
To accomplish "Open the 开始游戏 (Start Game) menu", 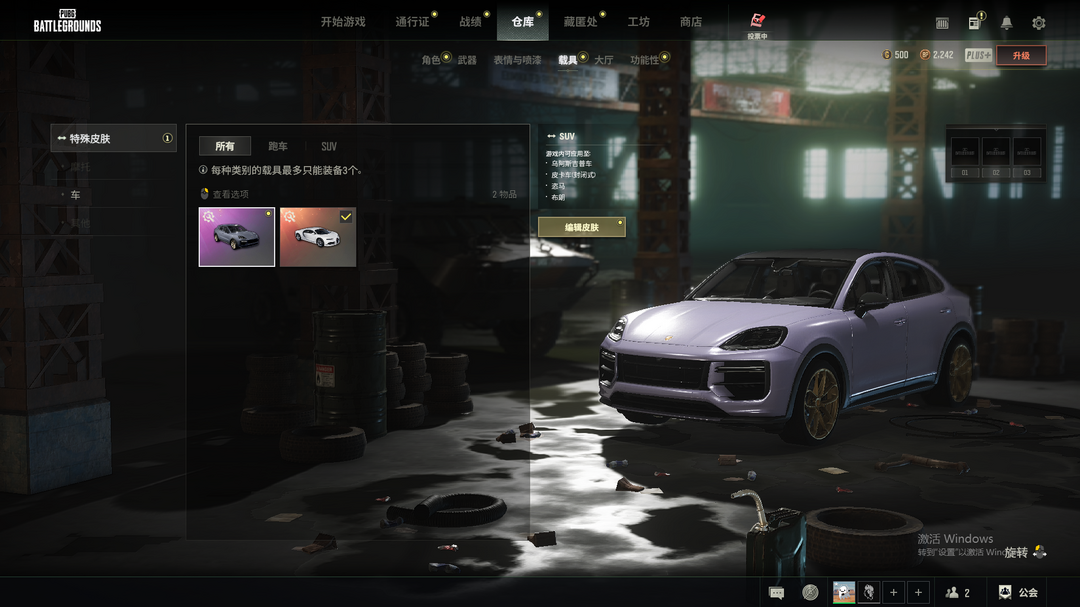I will 343,22.
